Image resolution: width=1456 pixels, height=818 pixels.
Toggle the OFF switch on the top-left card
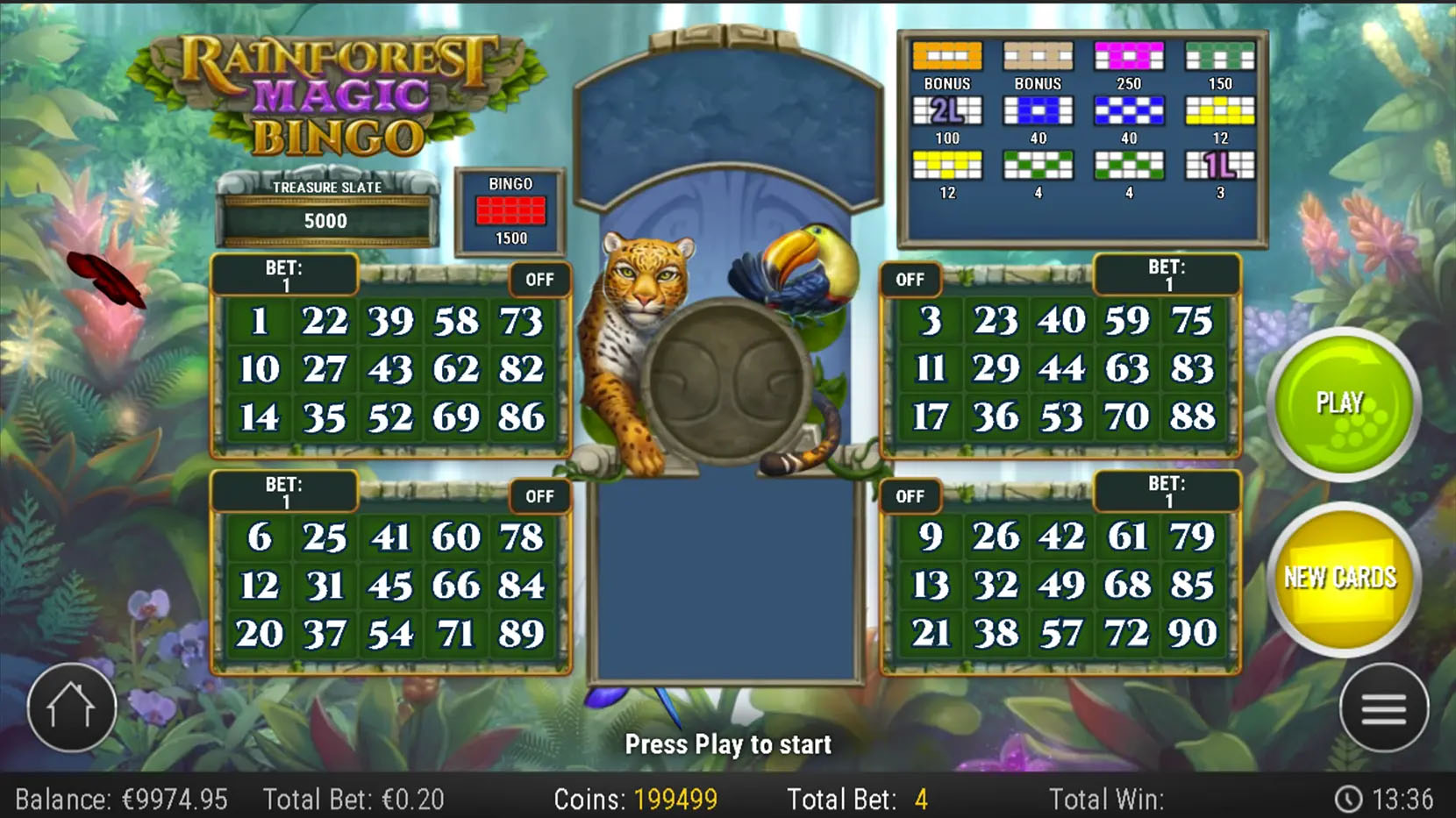click(539, 280)
